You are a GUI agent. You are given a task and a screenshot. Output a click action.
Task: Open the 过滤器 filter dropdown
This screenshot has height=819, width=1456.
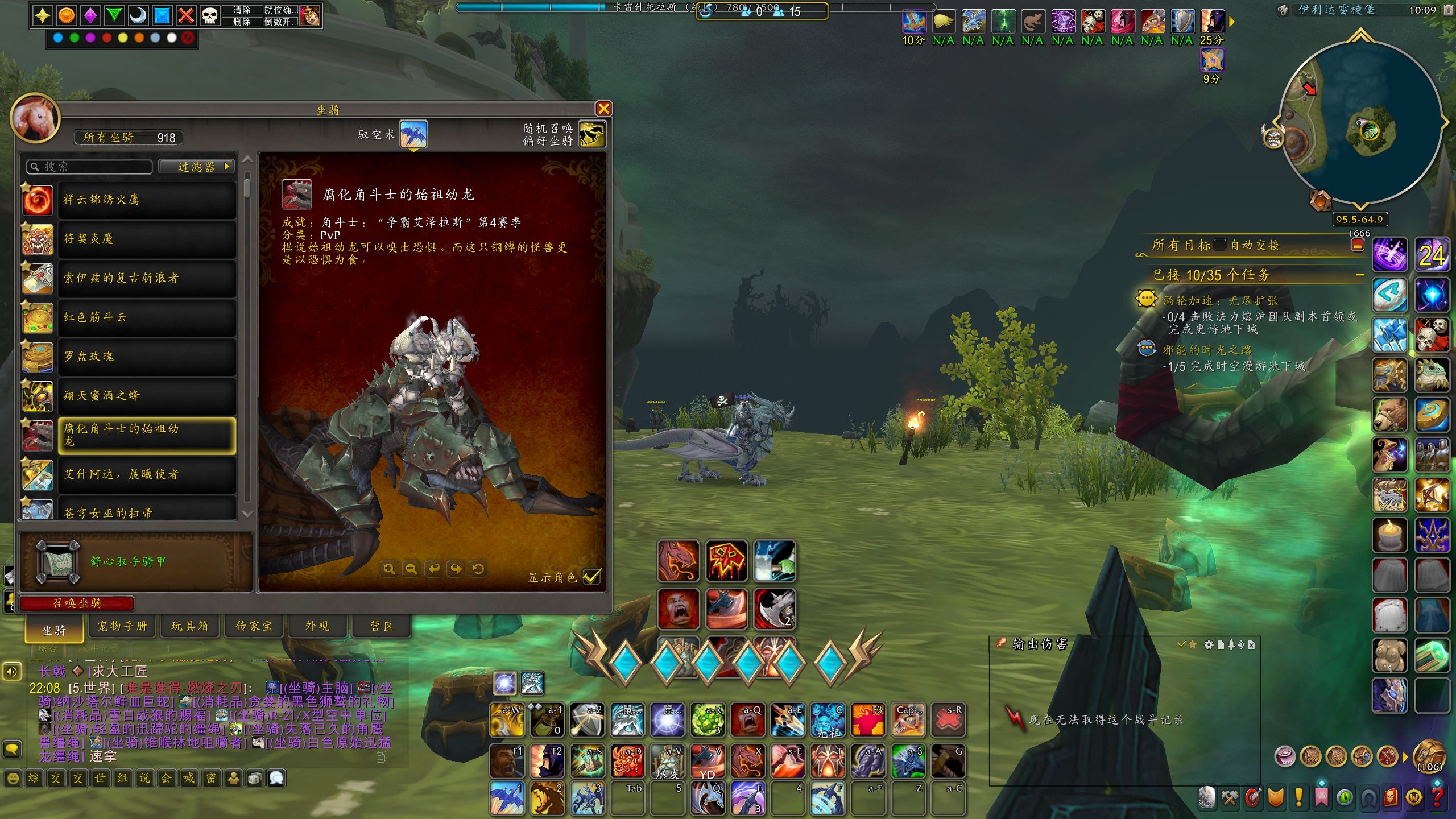point(197,167)
